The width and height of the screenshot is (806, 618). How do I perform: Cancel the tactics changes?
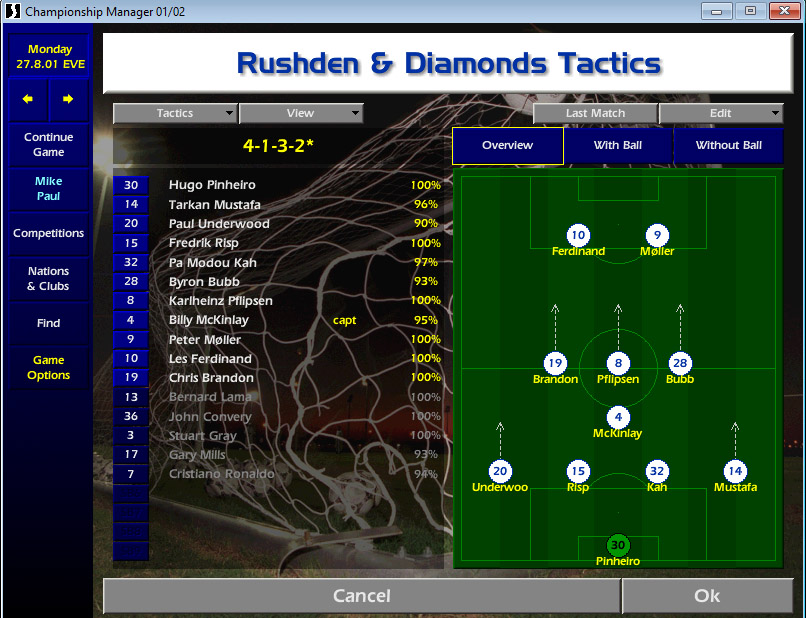tap(361, 596)
